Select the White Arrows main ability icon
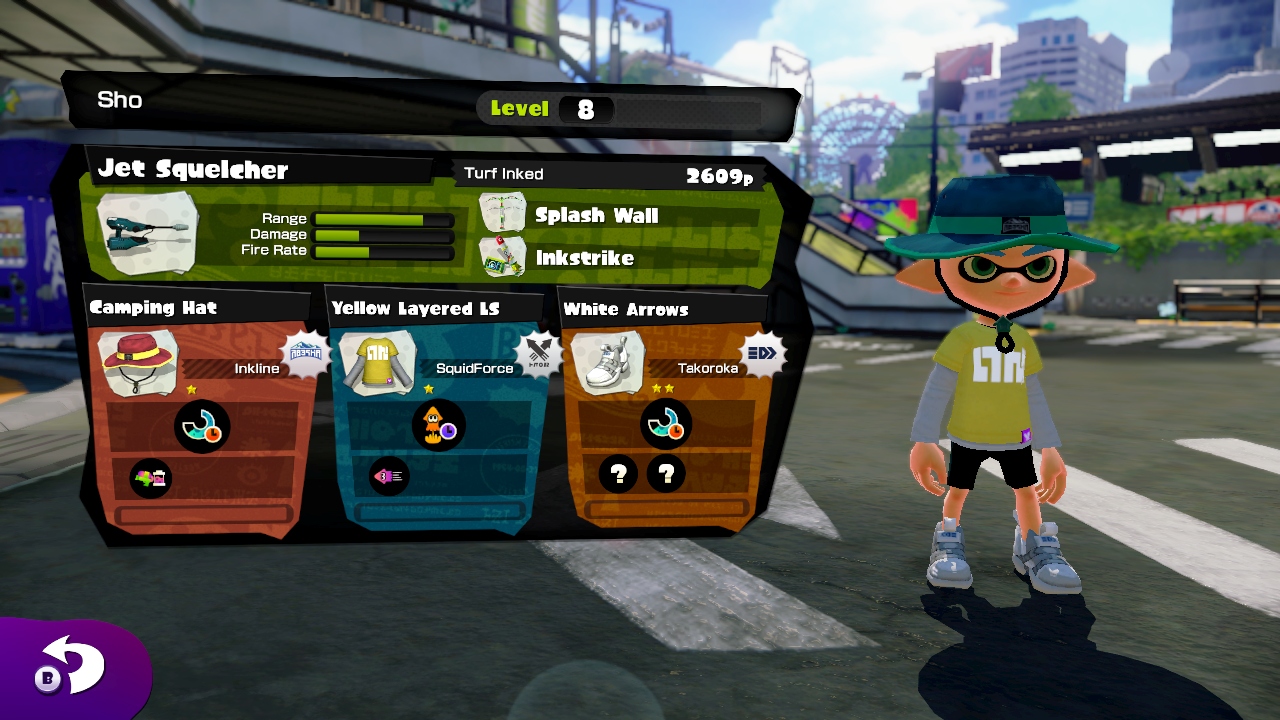The image size is (1280, 720). pyautogui.click(x=665, y=425)
